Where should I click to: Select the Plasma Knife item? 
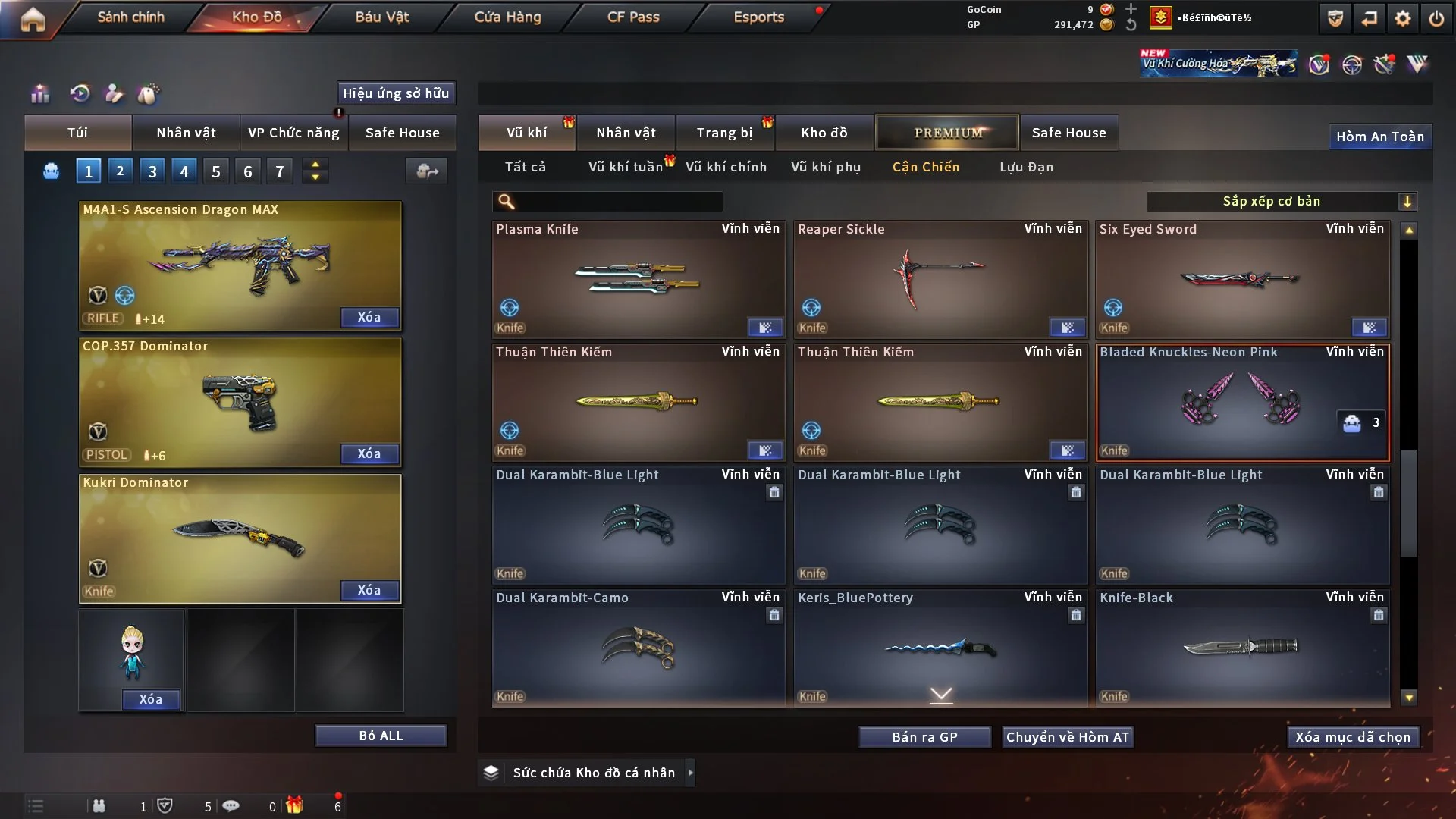click(x=638, y=279)
